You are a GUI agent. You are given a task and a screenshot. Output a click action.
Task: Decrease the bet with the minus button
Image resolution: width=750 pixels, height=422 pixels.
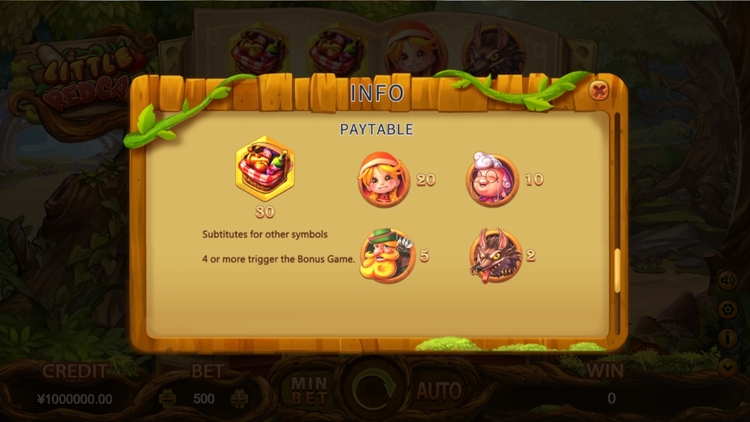click(x=167, y=398)
